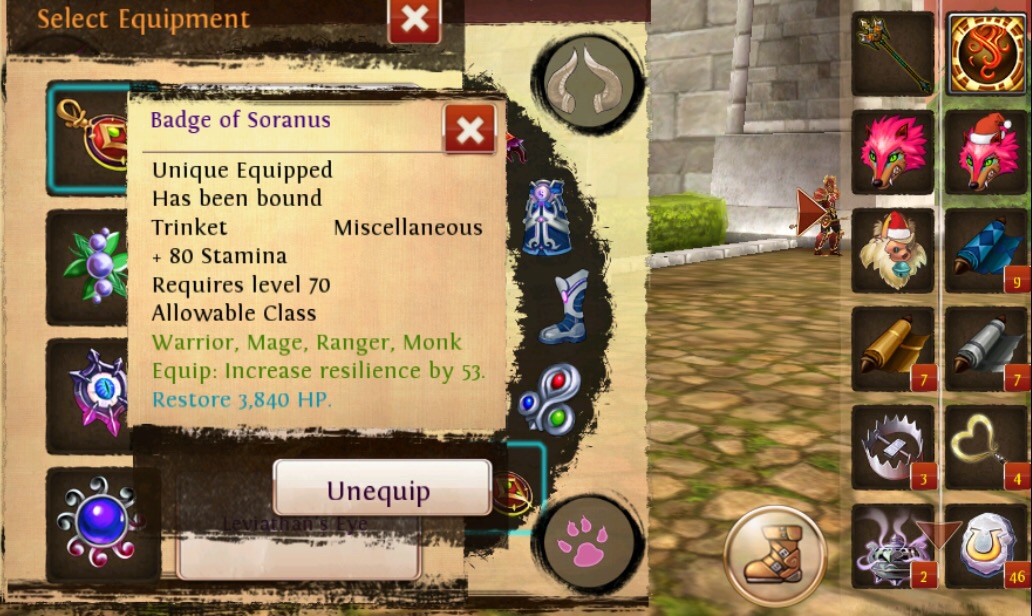Choose the multicolor gem ring slot

[548, 397]
